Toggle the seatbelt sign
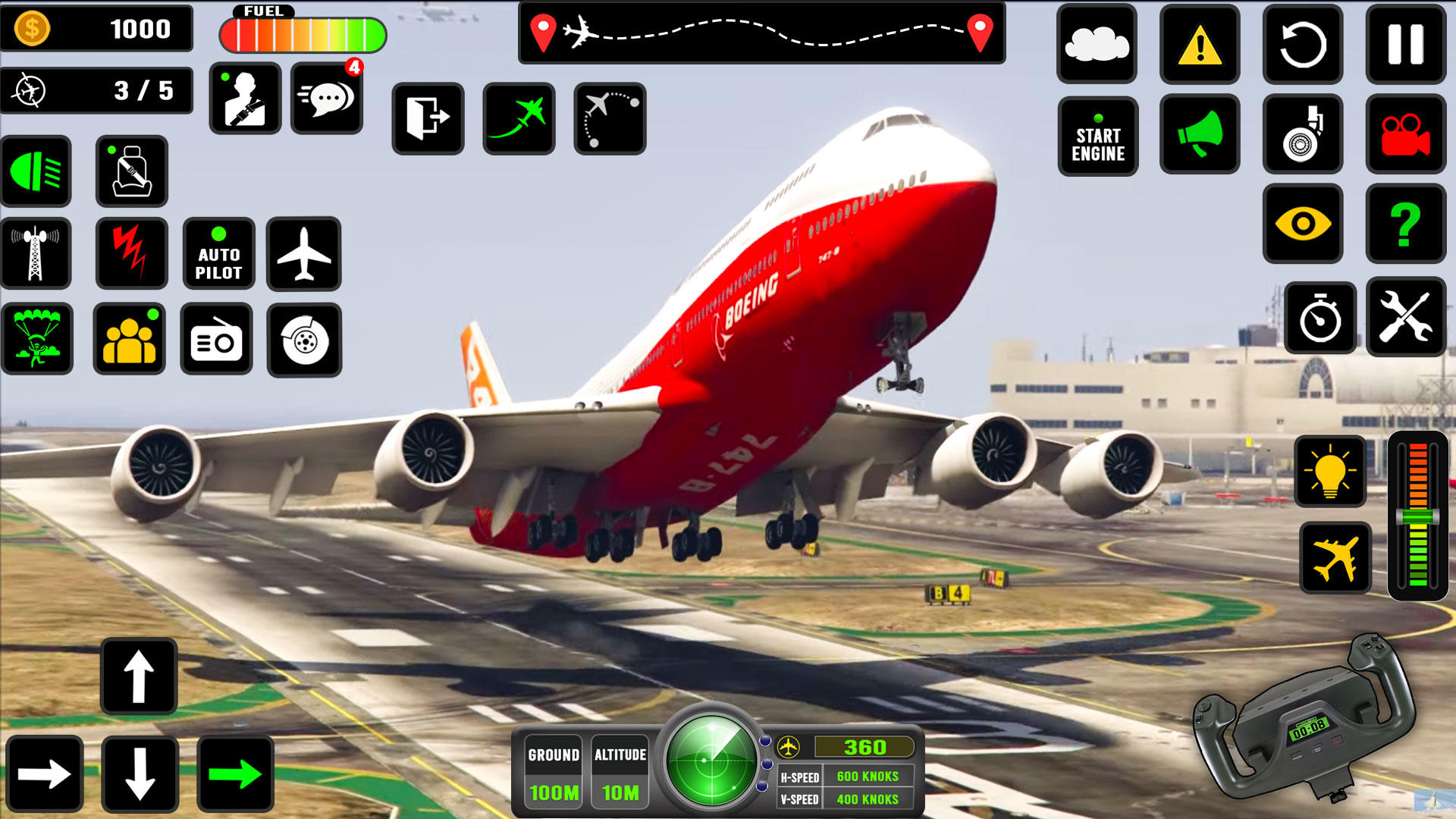The width and height of the screenshot is (1456, 819). tap(130, 171)
